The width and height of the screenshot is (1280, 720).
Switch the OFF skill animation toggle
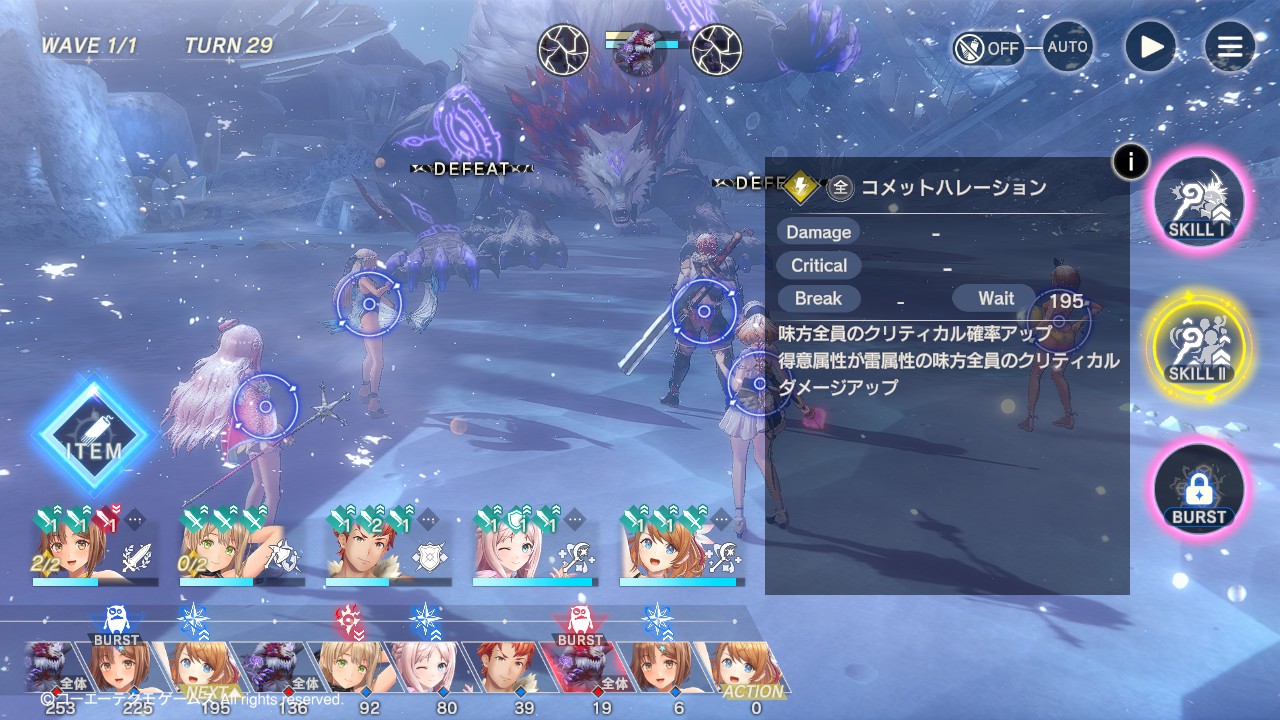[x=988, y=48]
